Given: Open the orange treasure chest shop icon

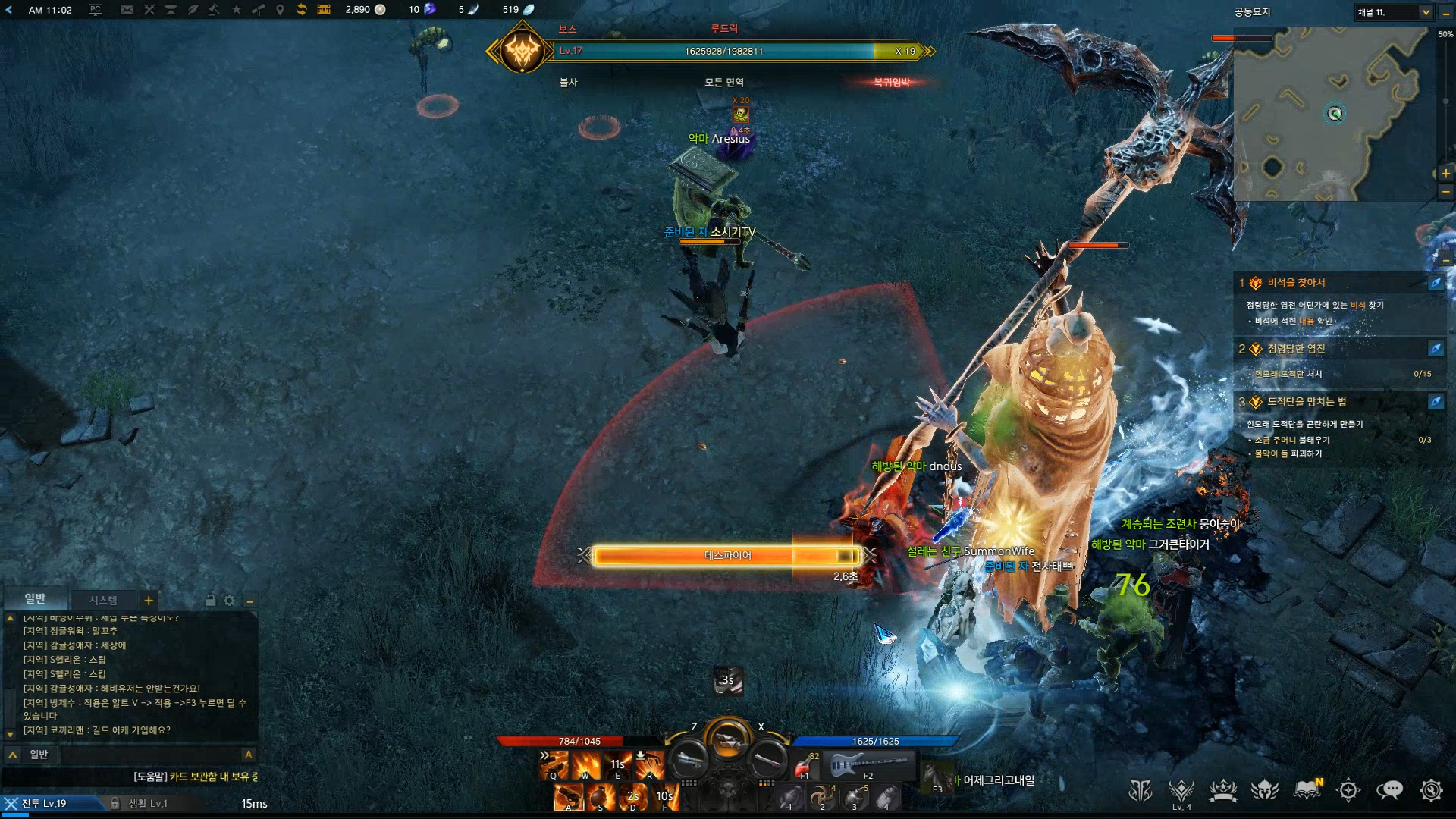Looking at the screenshot, I should click(324, 10).
